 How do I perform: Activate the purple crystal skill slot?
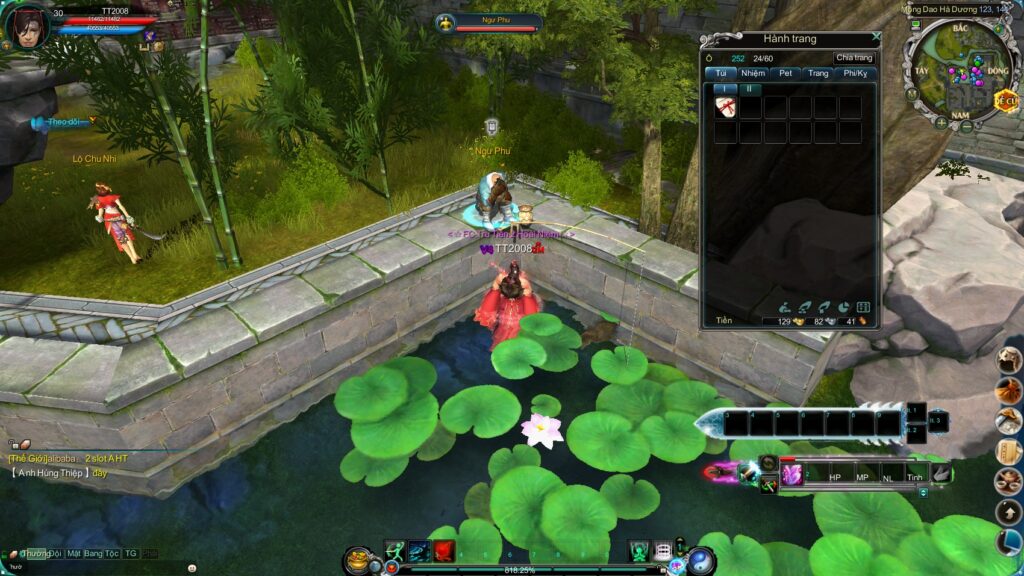[x=792, y=476]
